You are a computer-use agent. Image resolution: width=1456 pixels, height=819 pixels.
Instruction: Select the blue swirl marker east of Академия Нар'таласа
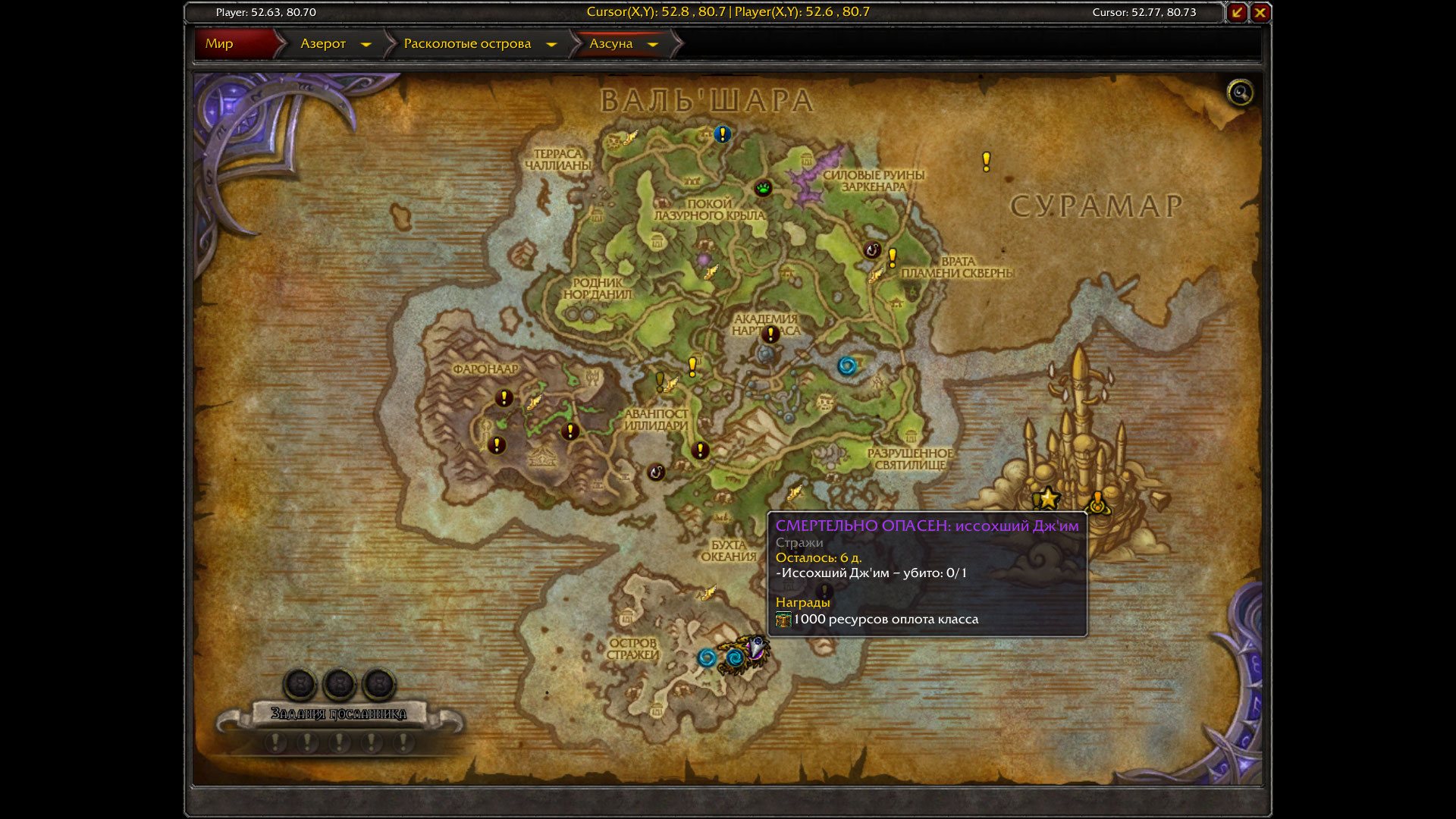coord(847,366)
